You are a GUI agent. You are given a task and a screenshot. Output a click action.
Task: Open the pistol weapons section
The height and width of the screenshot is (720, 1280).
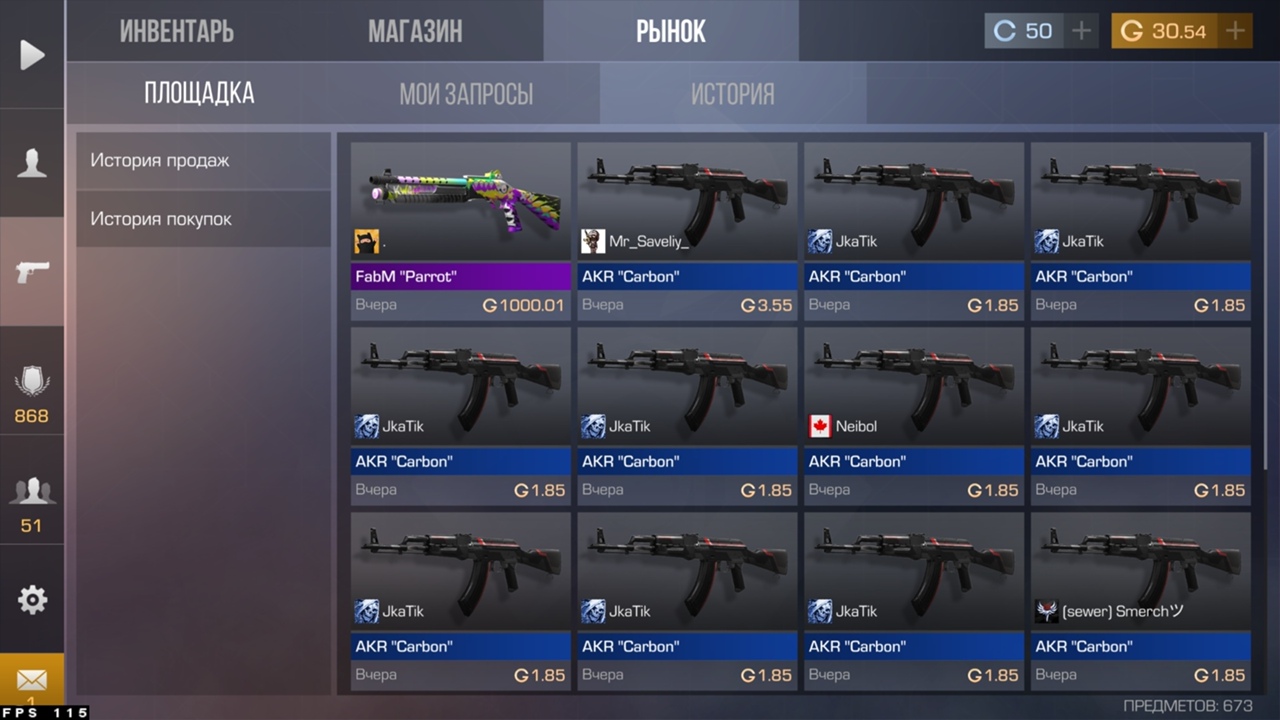pyautogui.click(x=32, y=271)
